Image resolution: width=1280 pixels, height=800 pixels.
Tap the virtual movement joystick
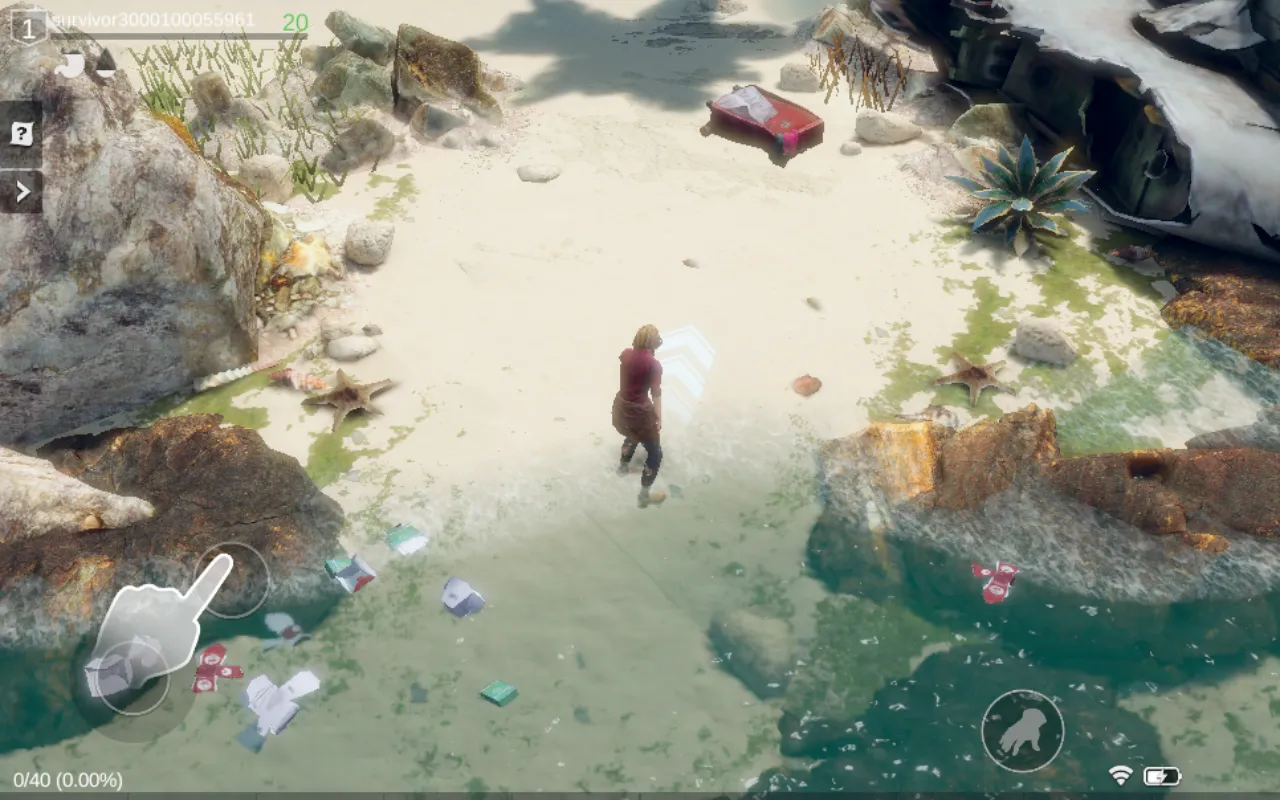tap(133, 677)
